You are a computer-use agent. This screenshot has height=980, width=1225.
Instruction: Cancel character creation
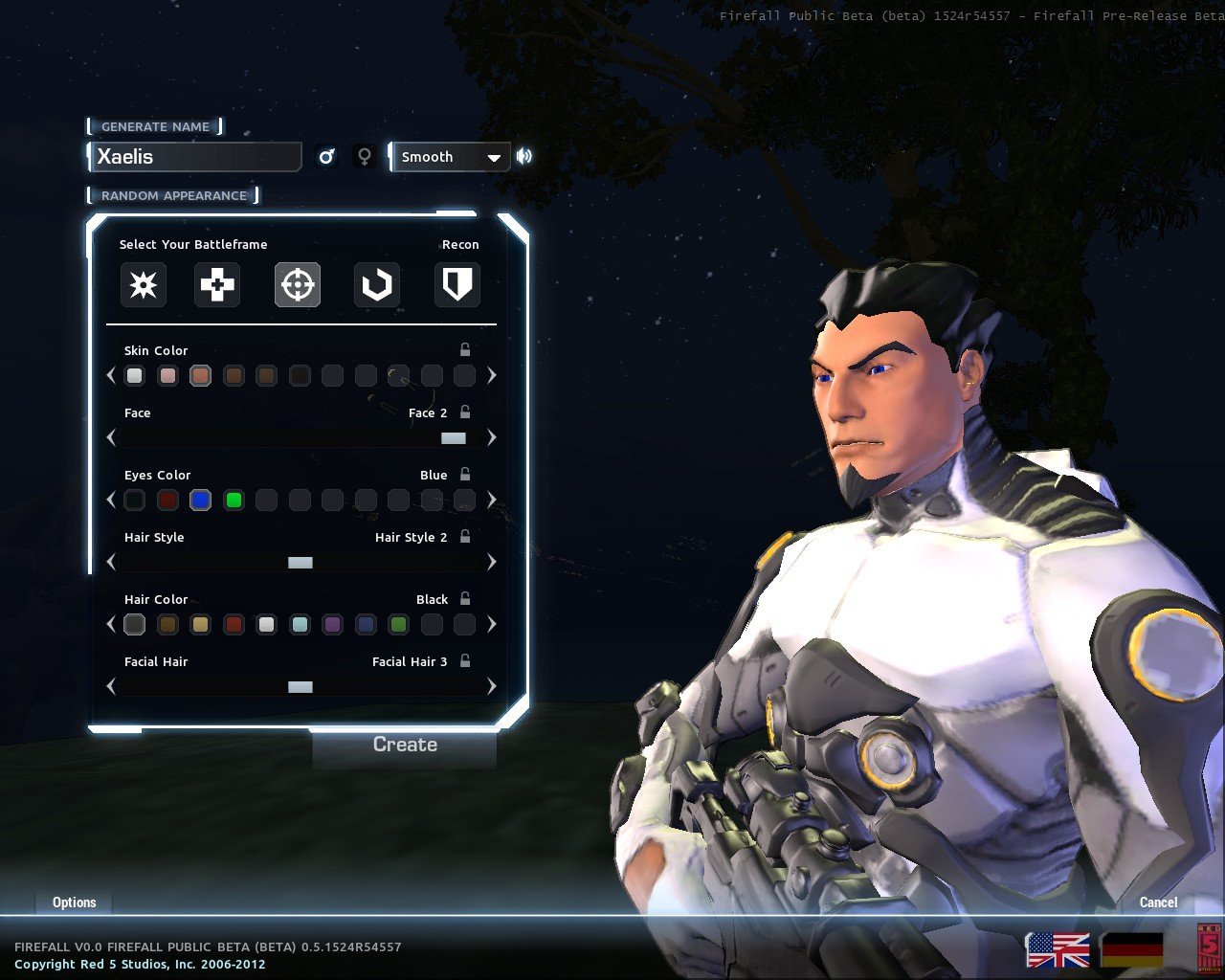[x=1158, y=902]
